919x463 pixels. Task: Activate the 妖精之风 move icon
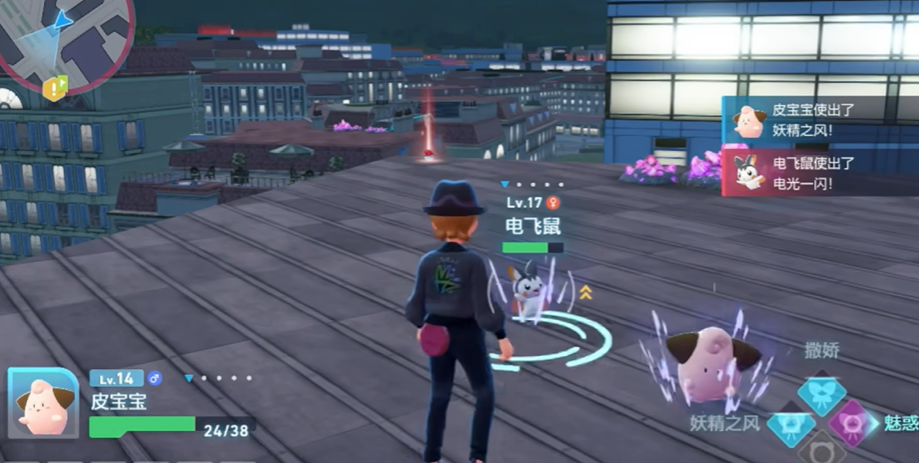tap(789, 424)
